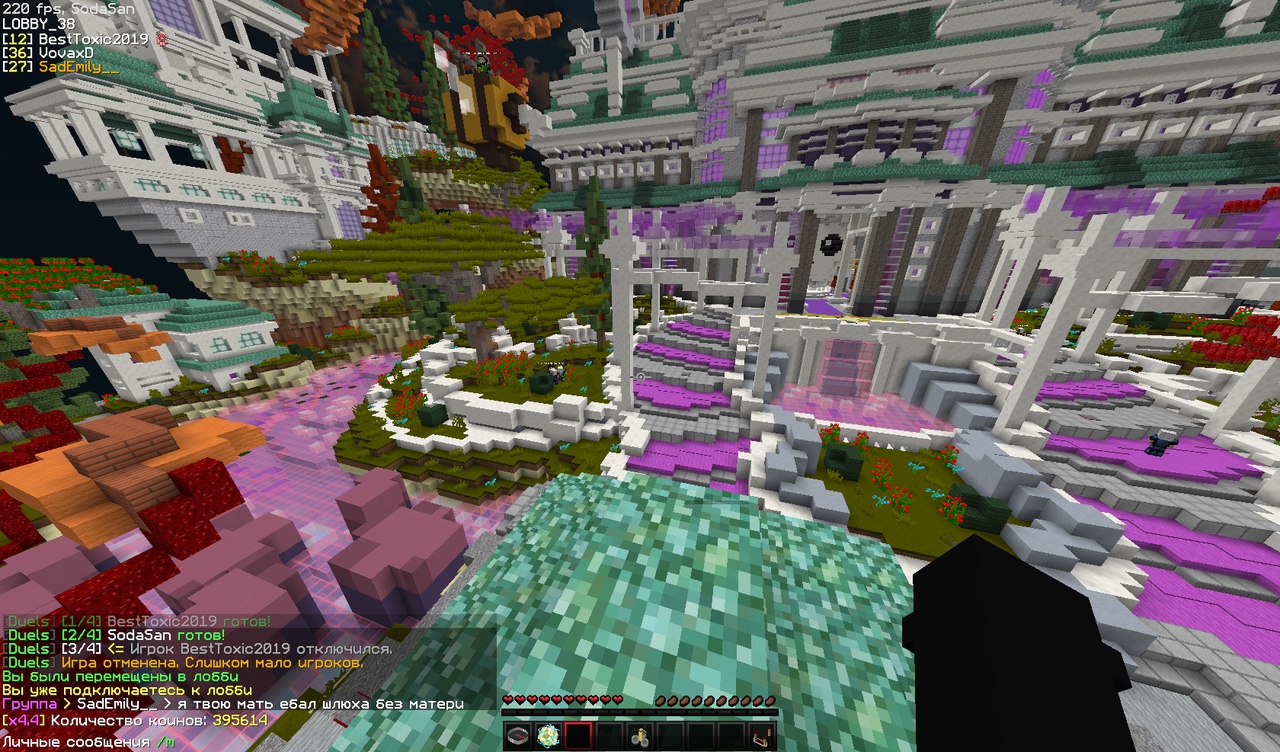Select the red bed item in last slot
This screenshot has width=1280, height=752.
pos(762,736)
